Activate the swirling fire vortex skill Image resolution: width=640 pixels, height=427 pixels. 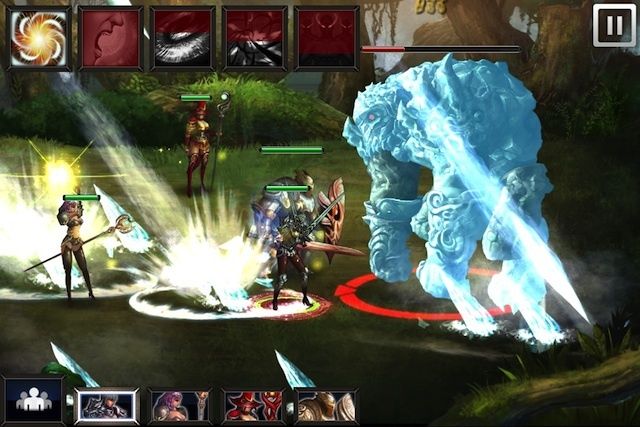39,38
